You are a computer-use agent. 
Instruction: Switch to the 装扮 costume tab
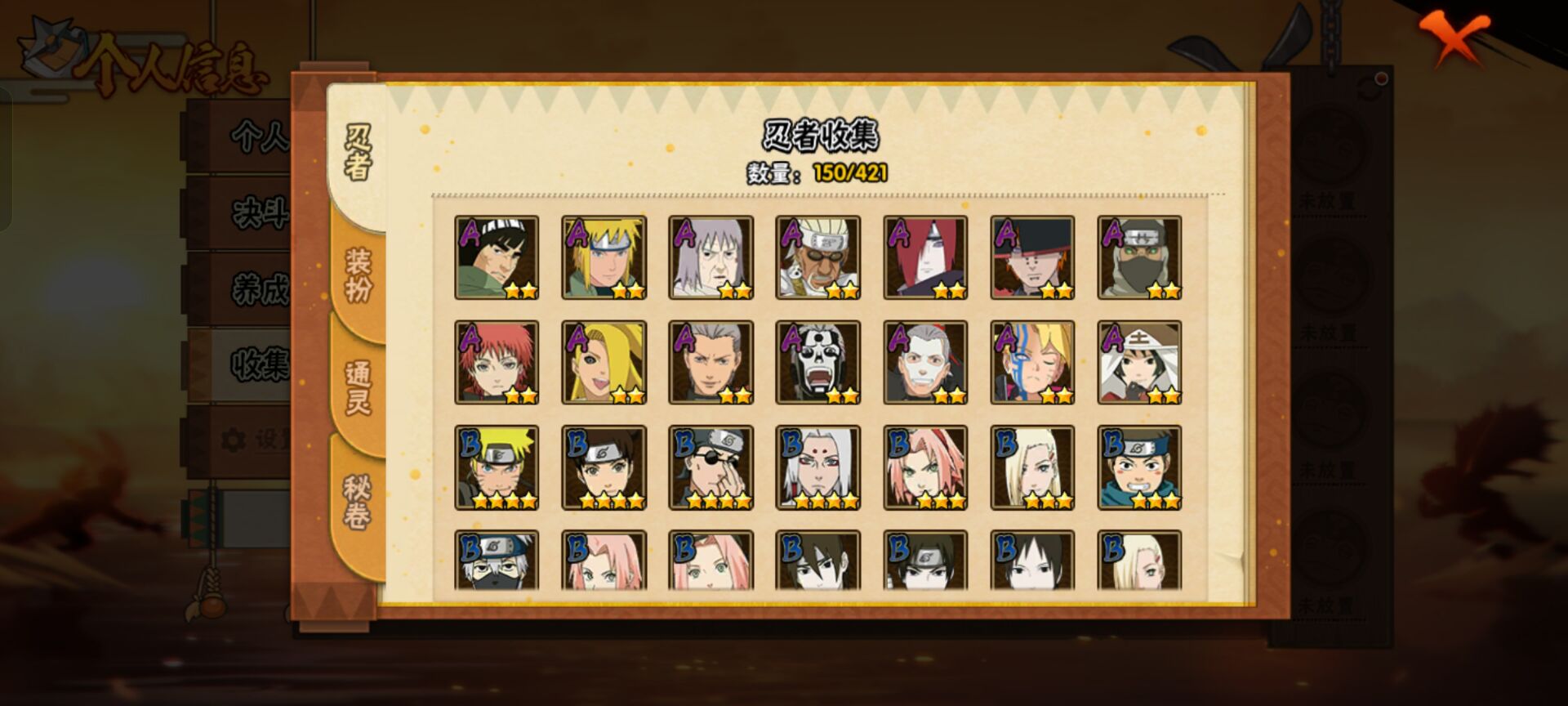(359, 275)
